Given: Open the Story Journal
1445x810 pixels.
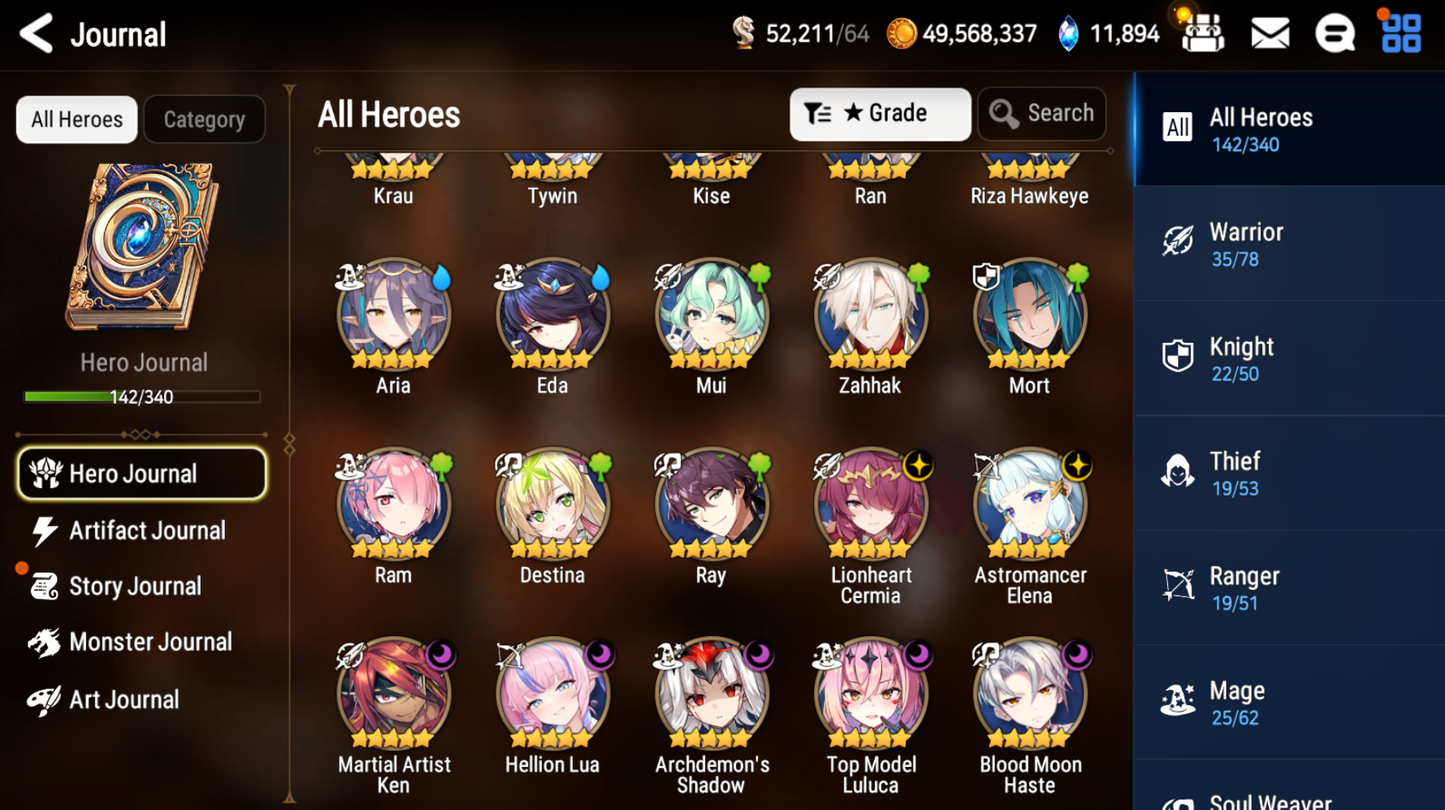Looking at the screenshot, I should pyautogui.click(x=134, y=587).
